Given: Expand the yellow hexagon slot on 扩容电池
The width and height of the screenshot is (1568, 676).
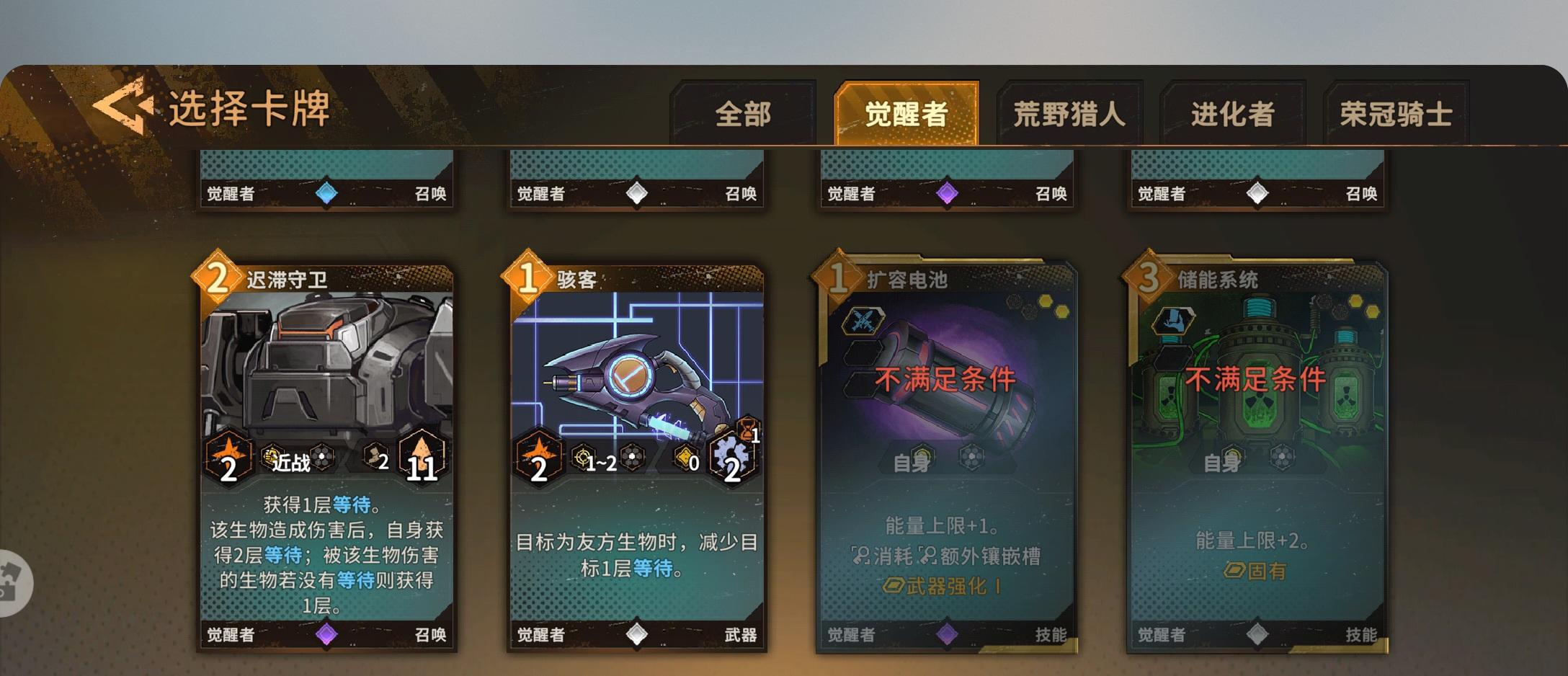Looking at the screenshot, I should click(x=1045, y=301).
